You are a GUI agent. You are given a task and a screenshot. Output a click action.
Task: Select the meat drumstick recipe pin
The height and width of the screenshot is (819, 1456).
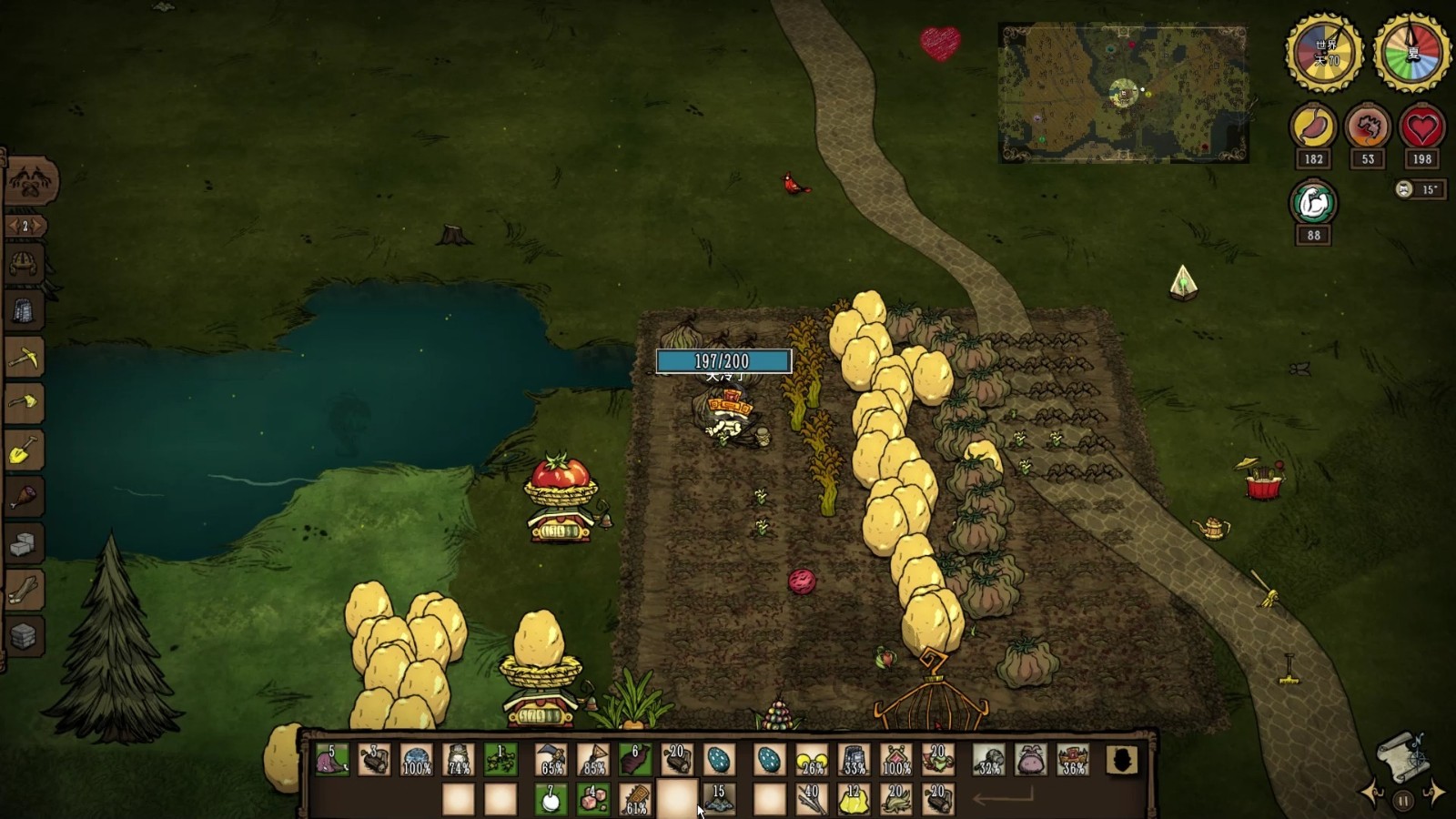tap(25, 497)
